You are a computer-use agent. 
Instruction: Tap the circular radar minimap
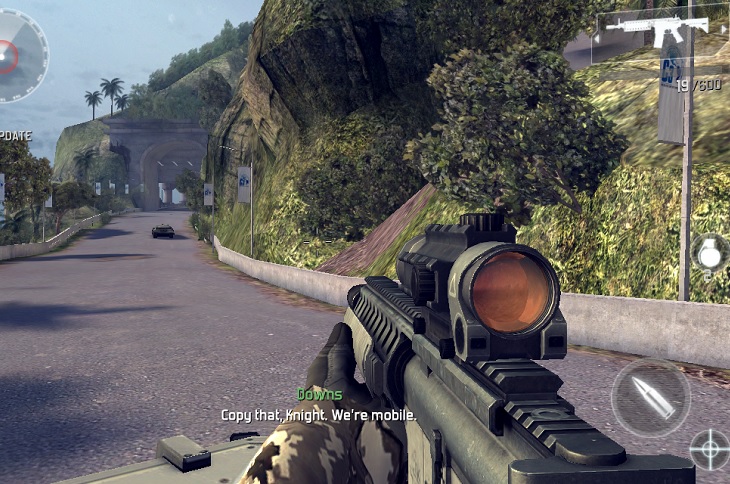14,55
